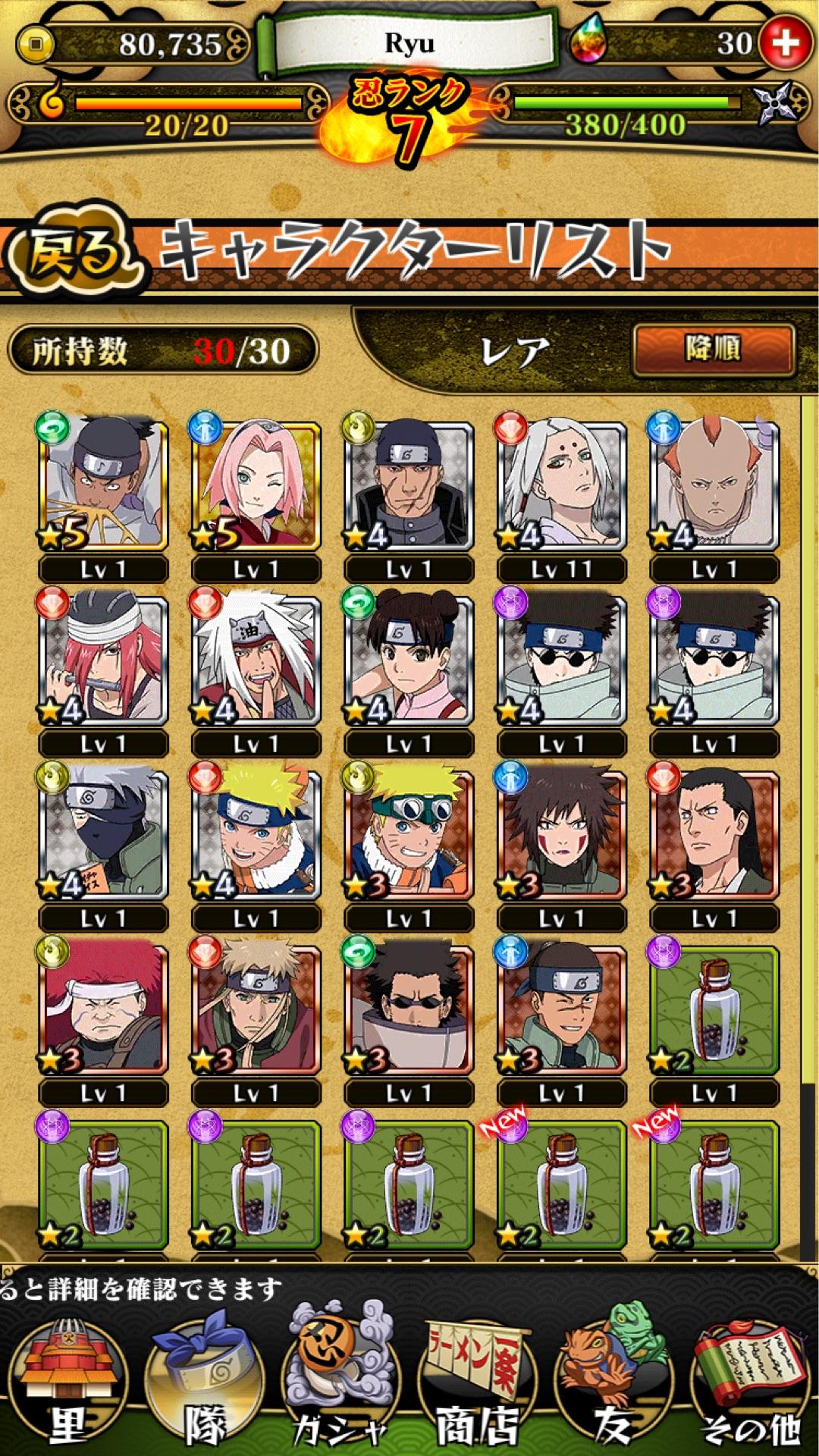Select the レア rarity sort filter

coord(516,352)
